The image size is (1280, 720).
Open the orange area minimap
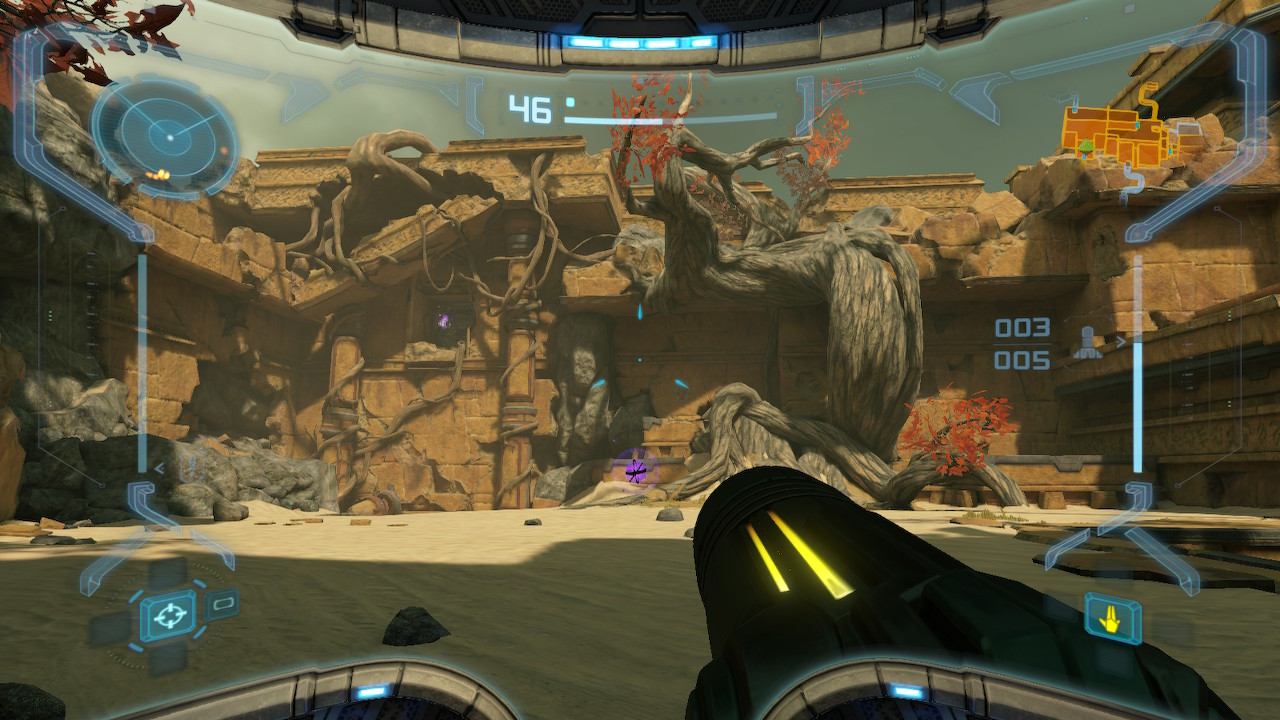coord(1119,136)
